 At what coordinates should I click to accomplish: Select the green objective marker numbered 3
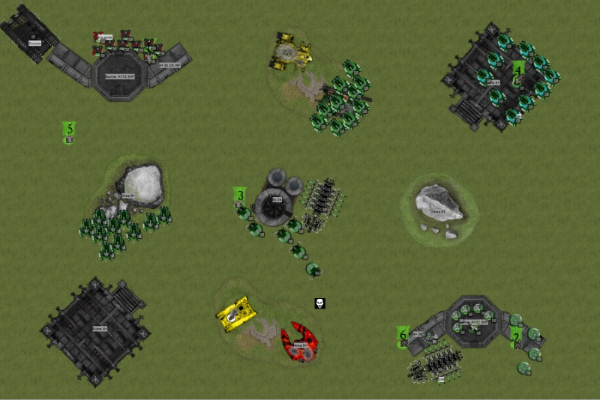240,194
